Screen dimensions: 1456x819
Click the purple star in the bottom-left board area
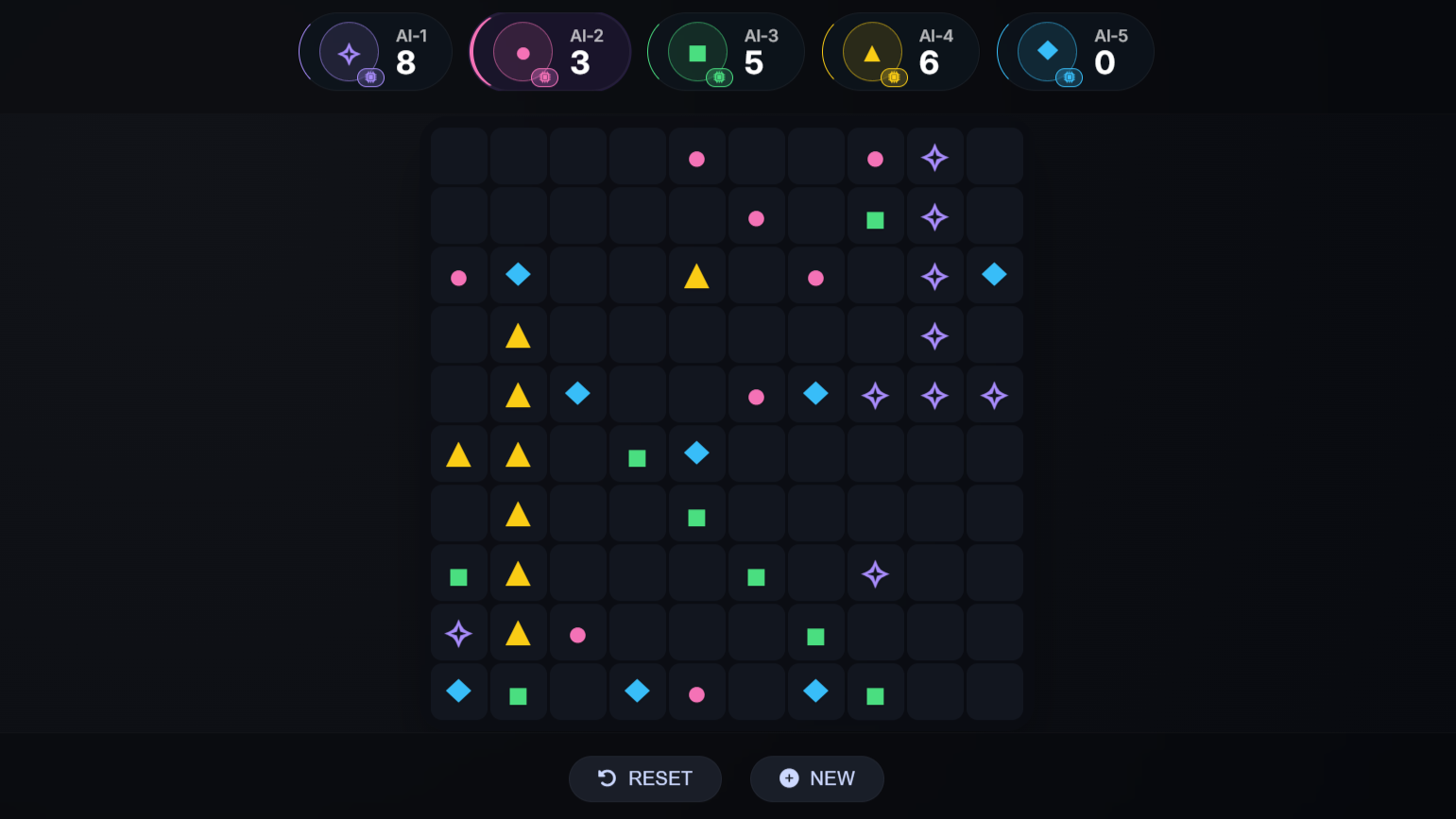coord(458,633)
